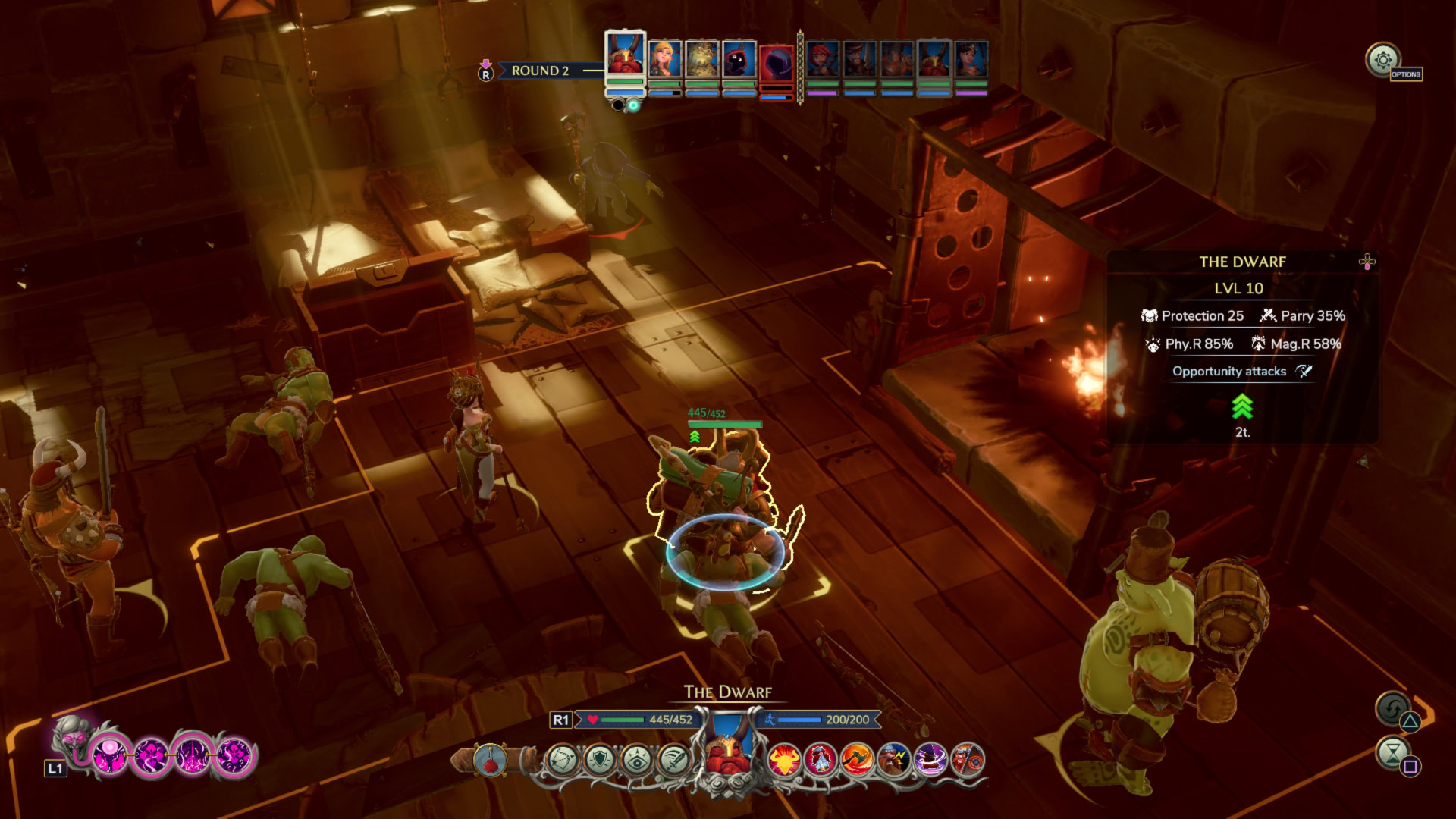Image resolution: width=1456 pixels, height=819 pixels.
Task: Select the sword with wind lines action
Action: (x=673, y=759)
